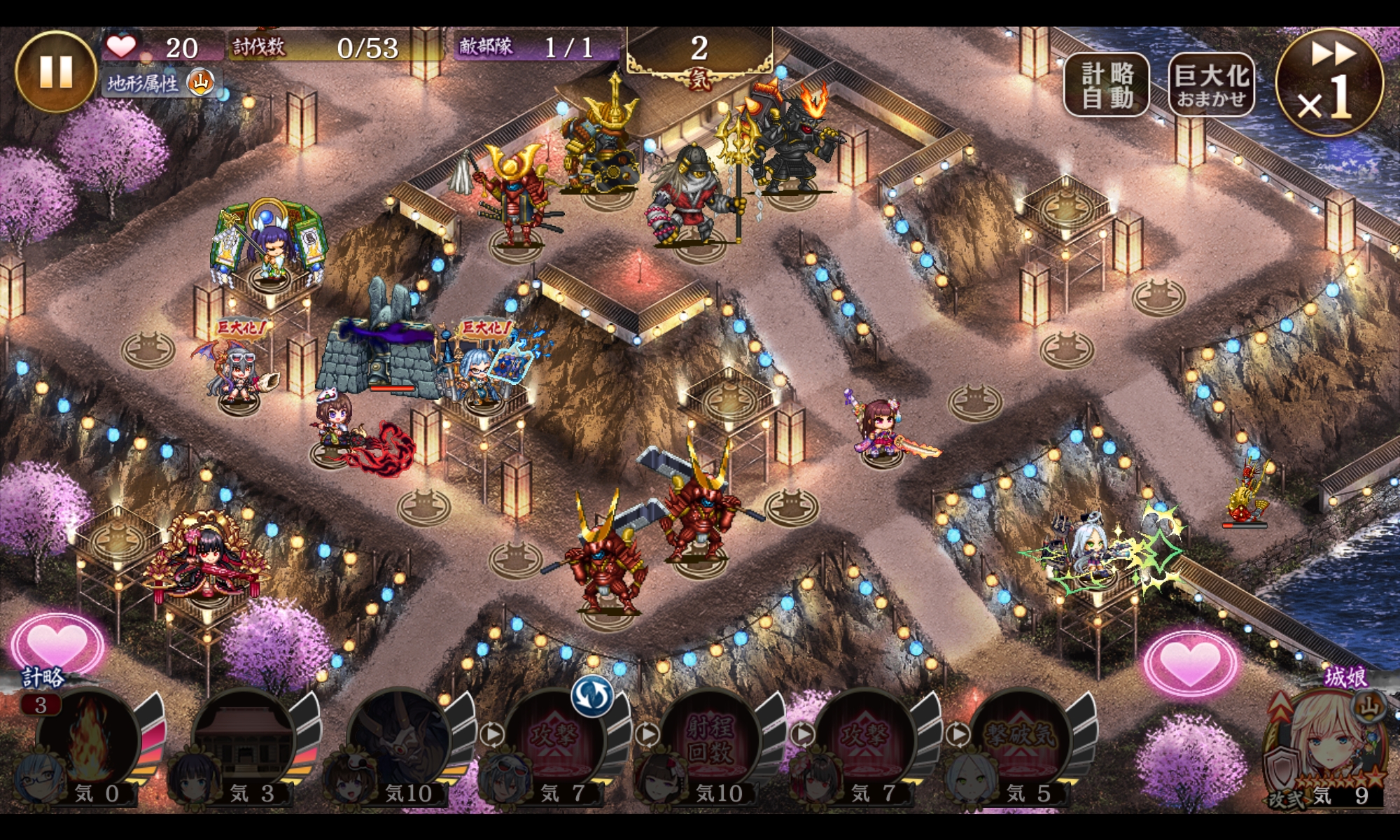
Task: Click the 巨大化! bubble over the silver-haired winged unit
Action: coord(241,327)
